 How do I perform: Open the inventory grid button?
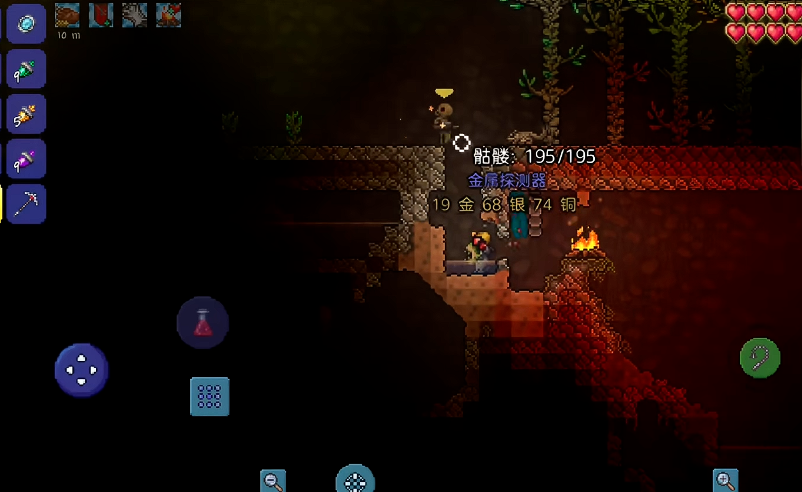click(210, 396)
